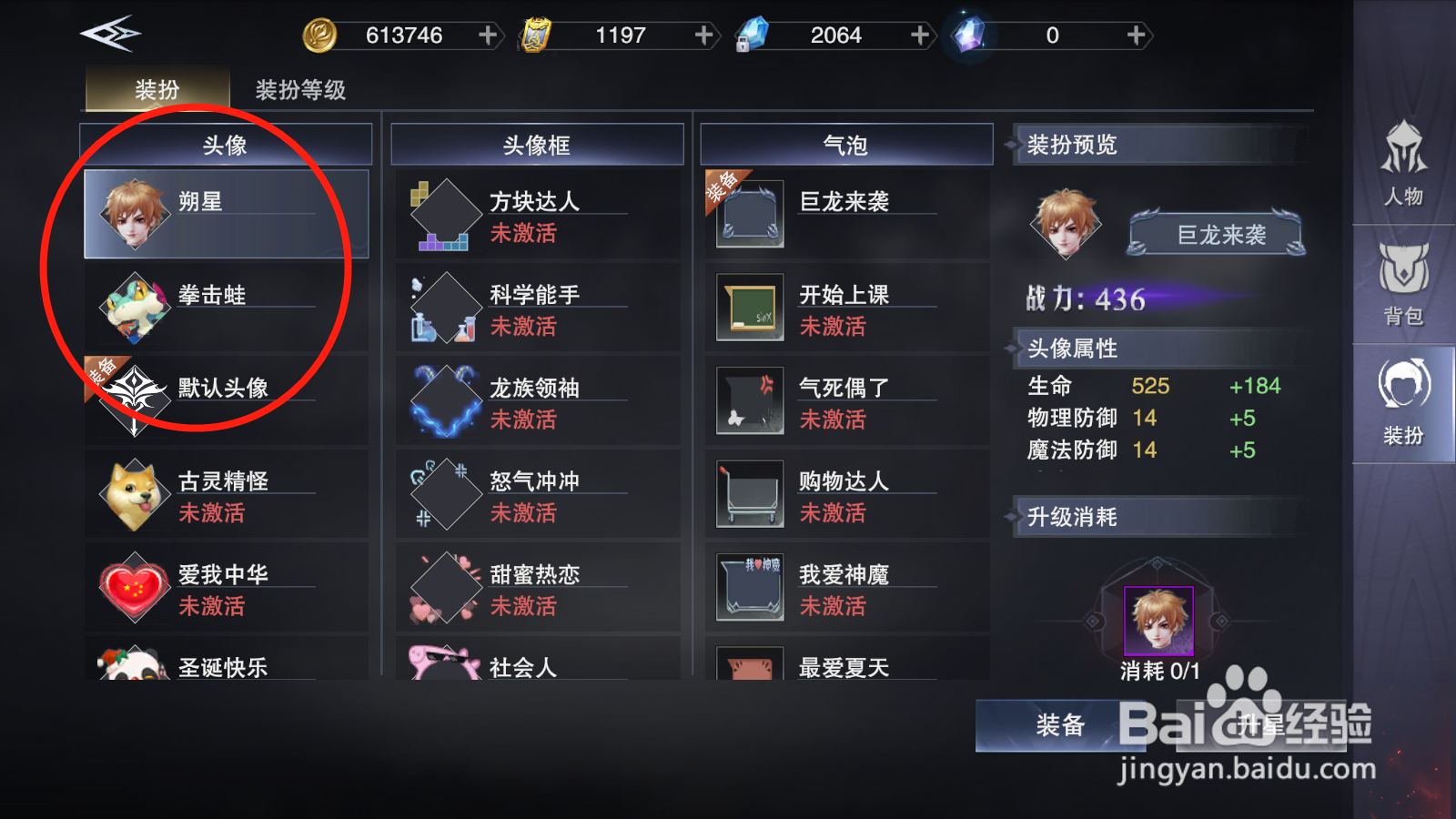The height and width of the screenshot is (819, 1456).
Task: Switch to the 装扮等级 tab
Action: tap(300, 90)
